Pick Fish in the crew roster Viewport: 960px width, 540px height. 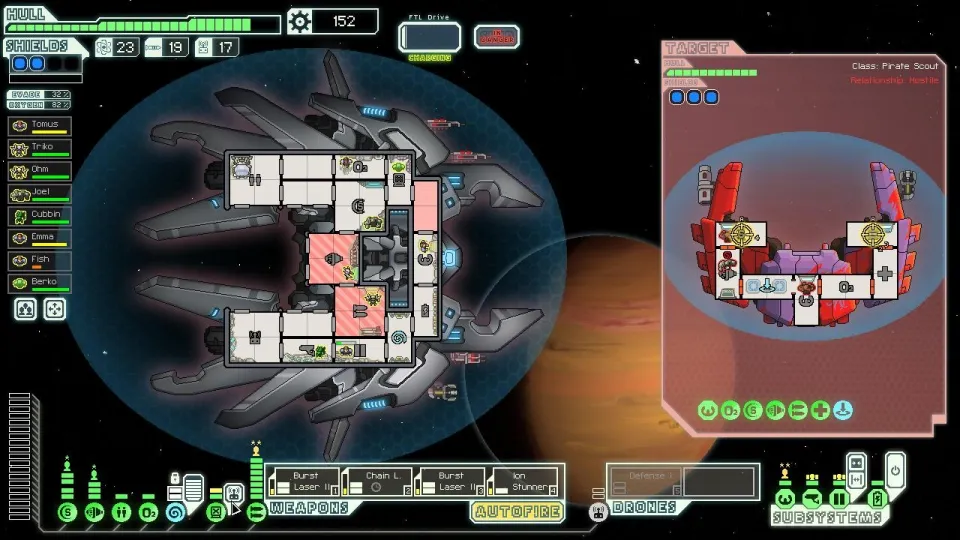[x=40, y=261]
